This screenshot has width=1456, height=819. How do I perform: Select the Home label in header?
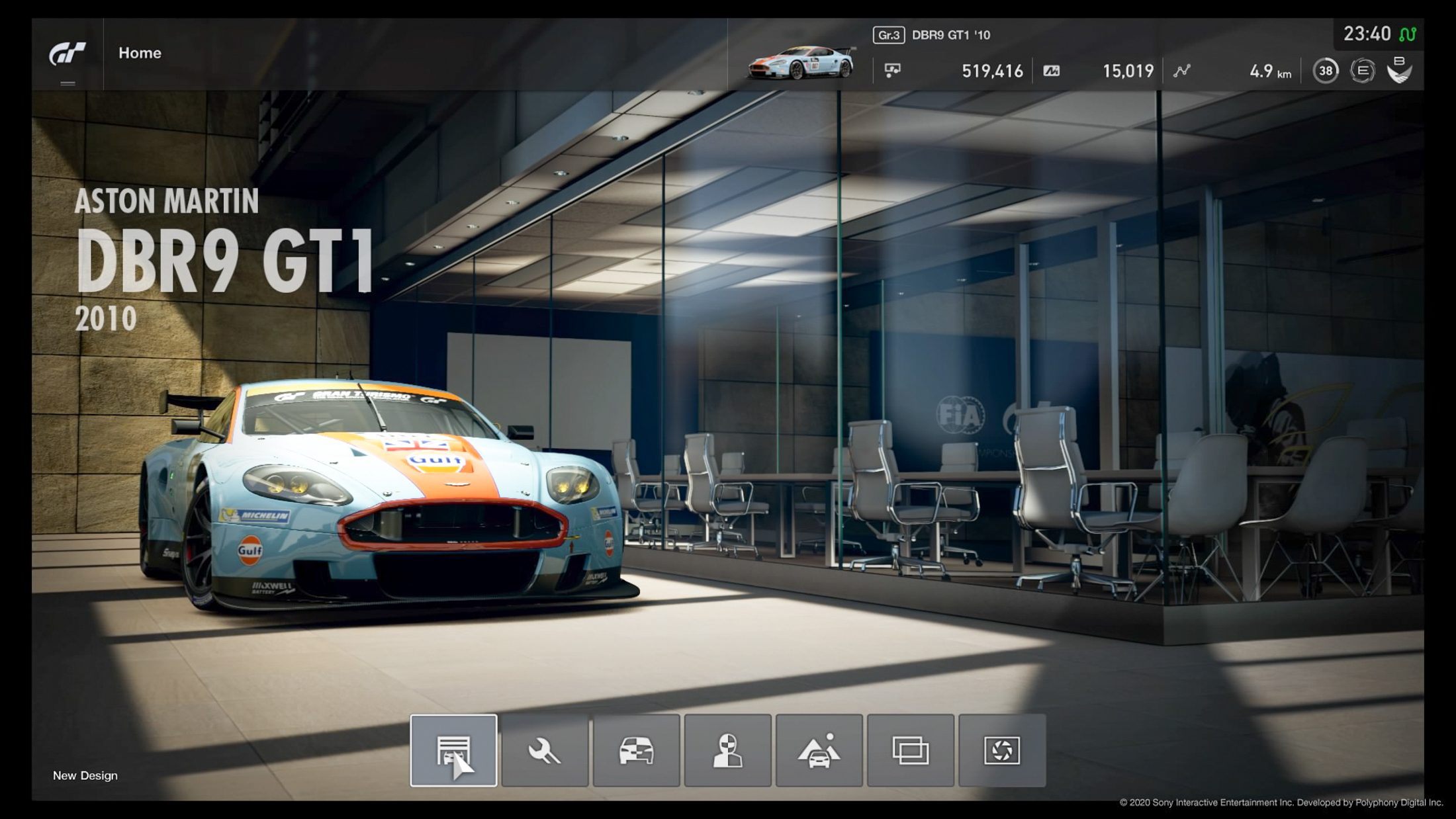click(140, 53)
